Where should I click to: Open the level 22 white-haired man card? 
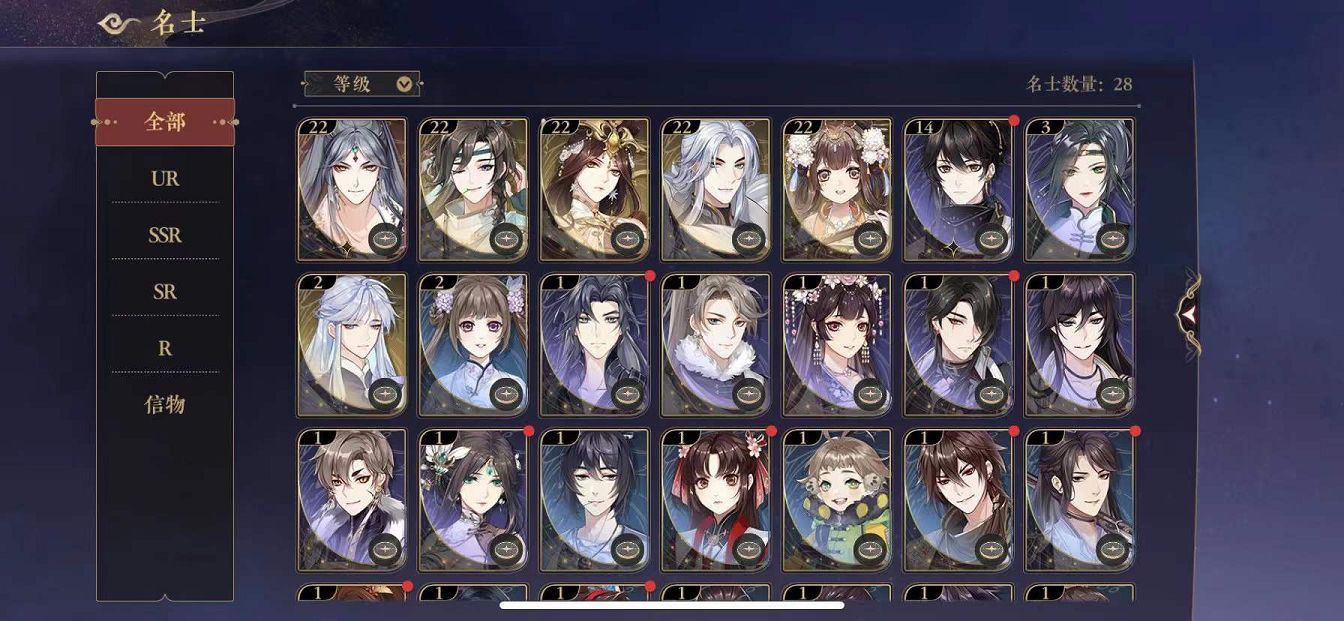[715, 189]
